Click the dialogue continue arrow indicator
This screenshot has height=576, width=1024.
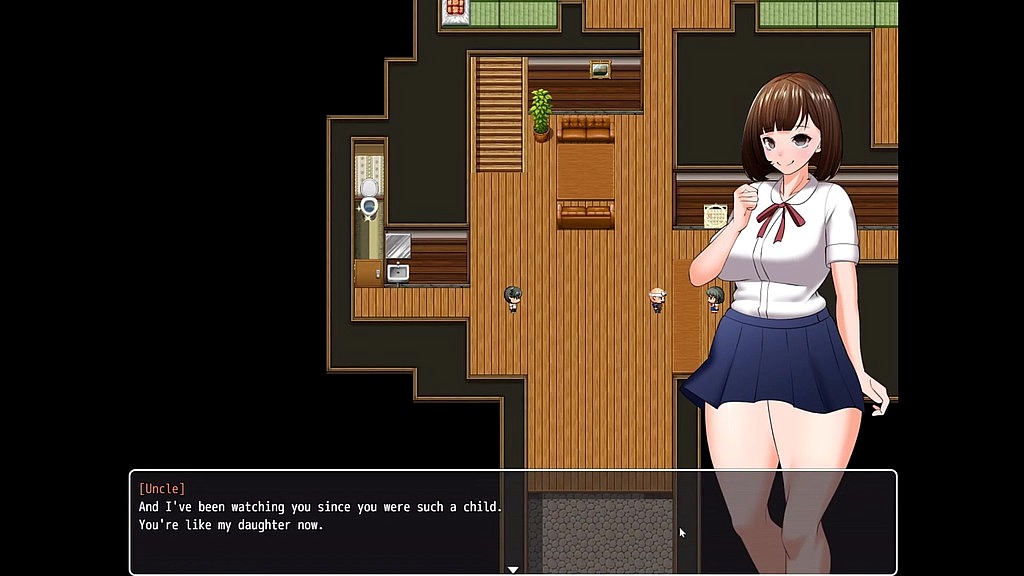(513, 569)
